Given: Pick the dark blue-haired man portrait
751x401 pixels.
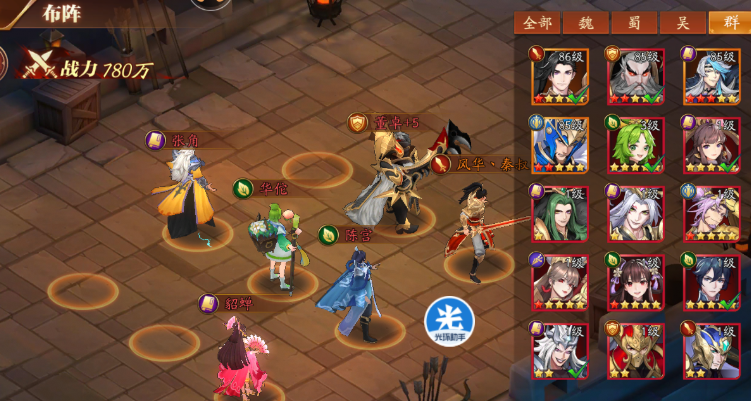Looking at the screenshot, I should [712, 283].
